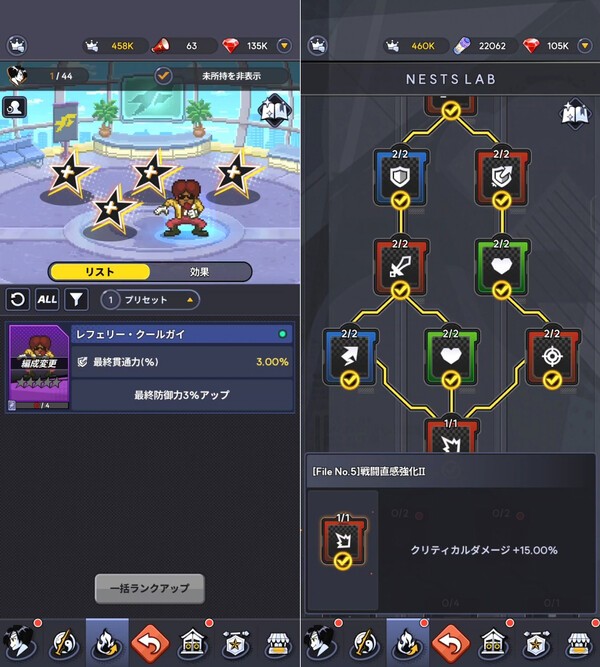Open the funnel filter options
Image resolution: width=600 pixels, height=667 pixels.
coord(76,299)
